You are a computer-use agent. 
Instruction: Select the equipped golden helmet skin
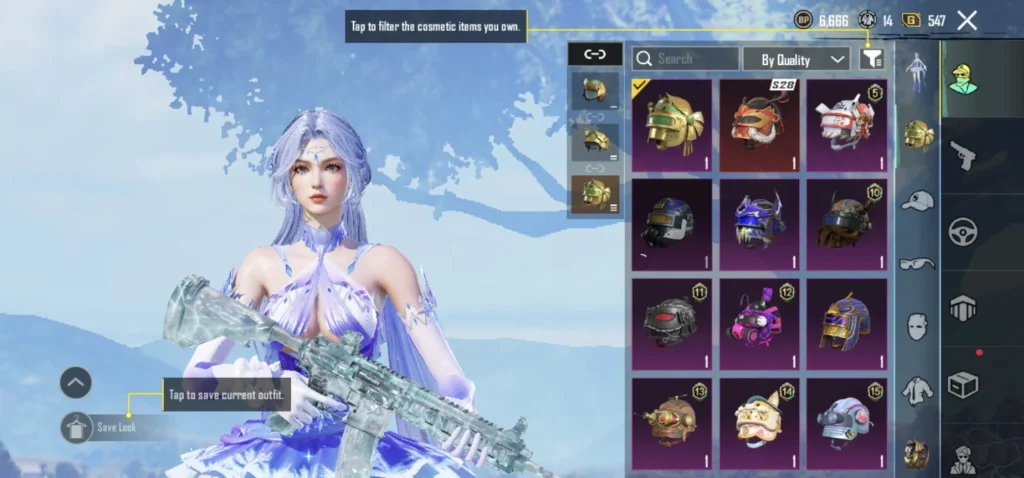pos(671,125)
